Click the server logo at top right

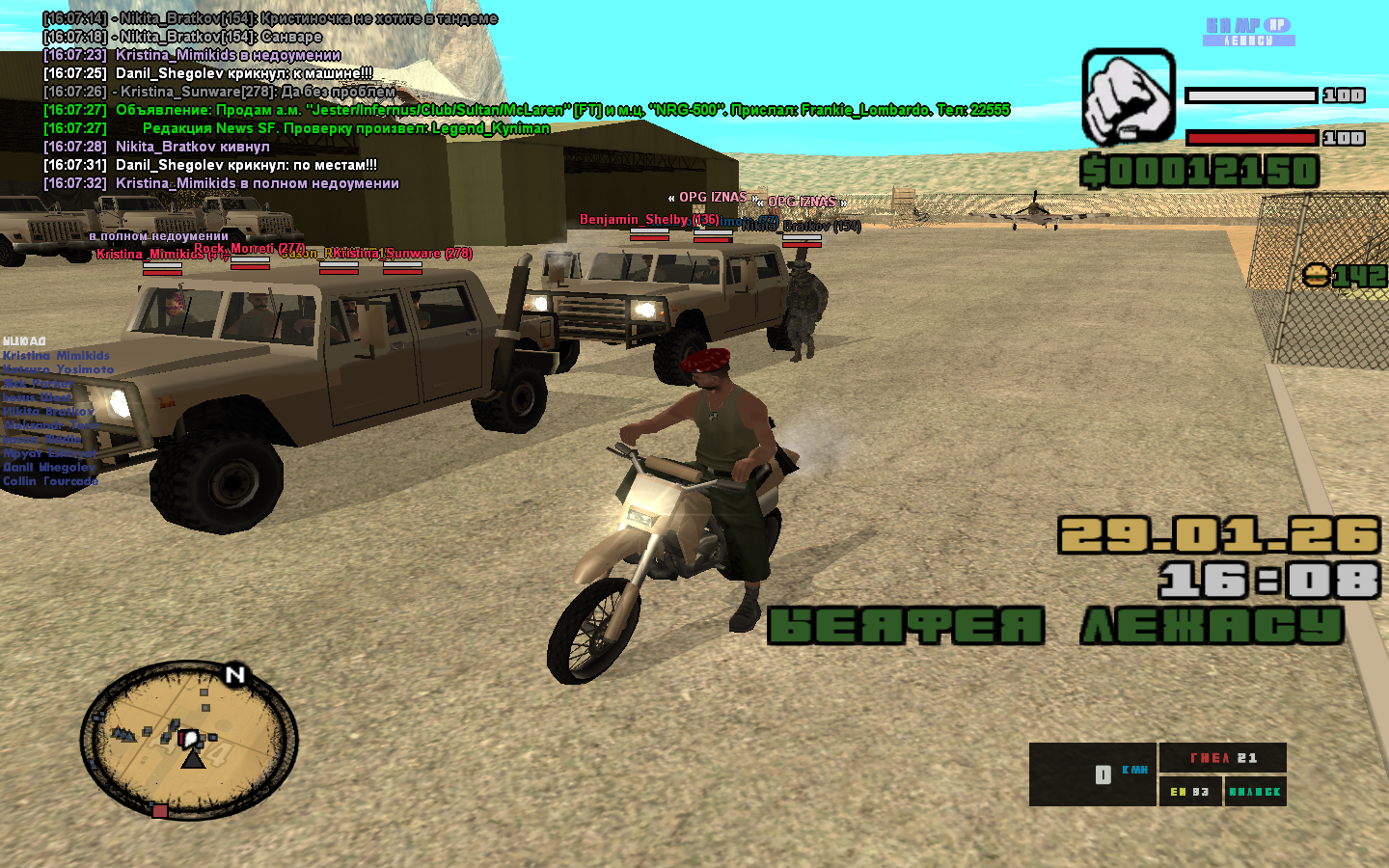[x=1249, y=32]
